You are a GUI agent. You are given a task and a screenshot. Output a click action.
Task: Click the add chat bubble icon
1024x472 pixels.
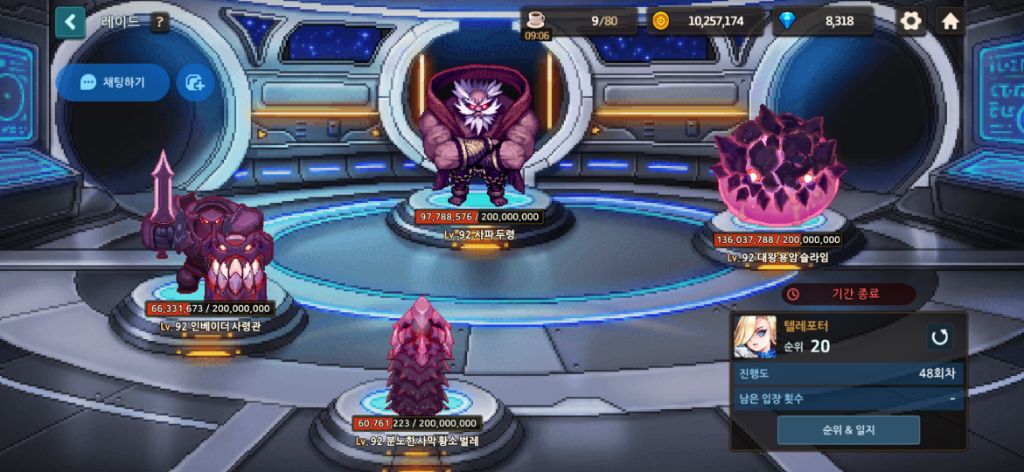pyautogui.click(x=195, y=83)
